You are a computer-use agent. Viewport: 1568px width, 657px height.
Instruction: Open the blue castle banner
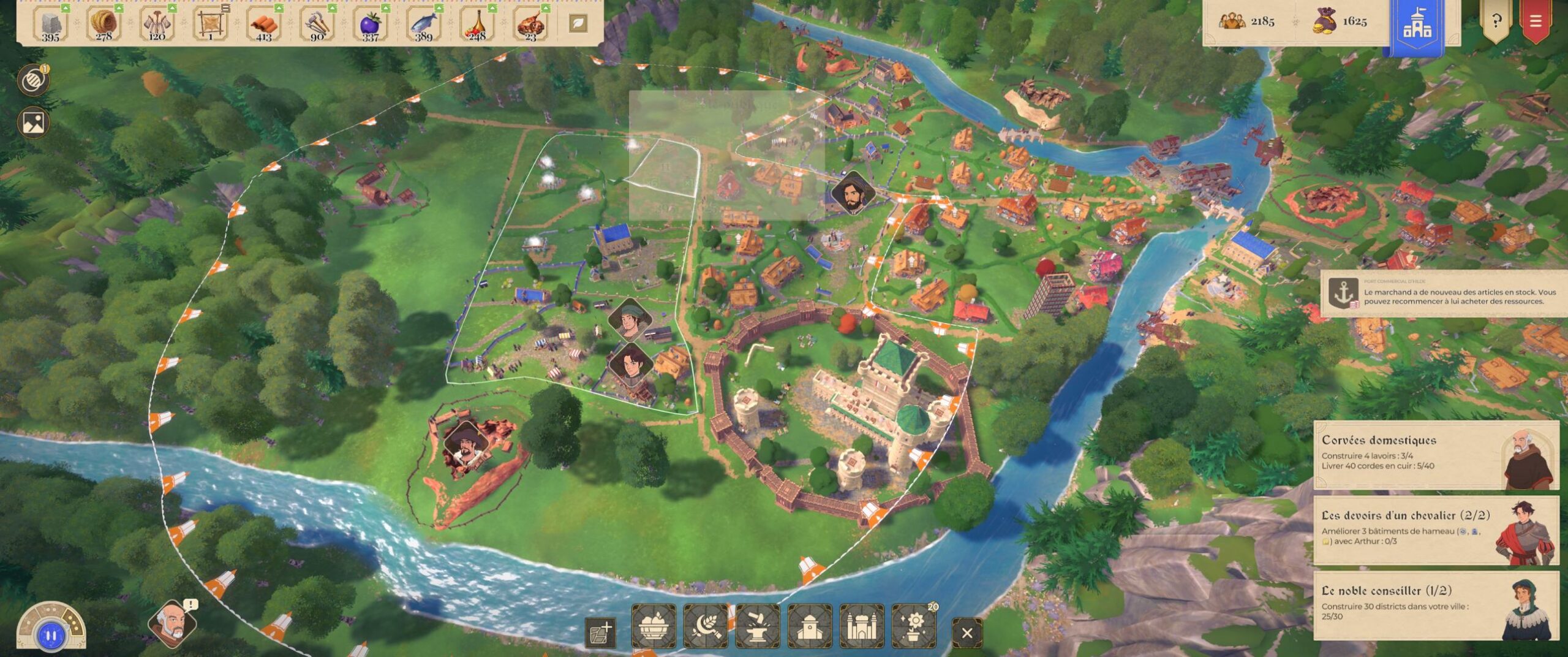[x=1417, y=25]
